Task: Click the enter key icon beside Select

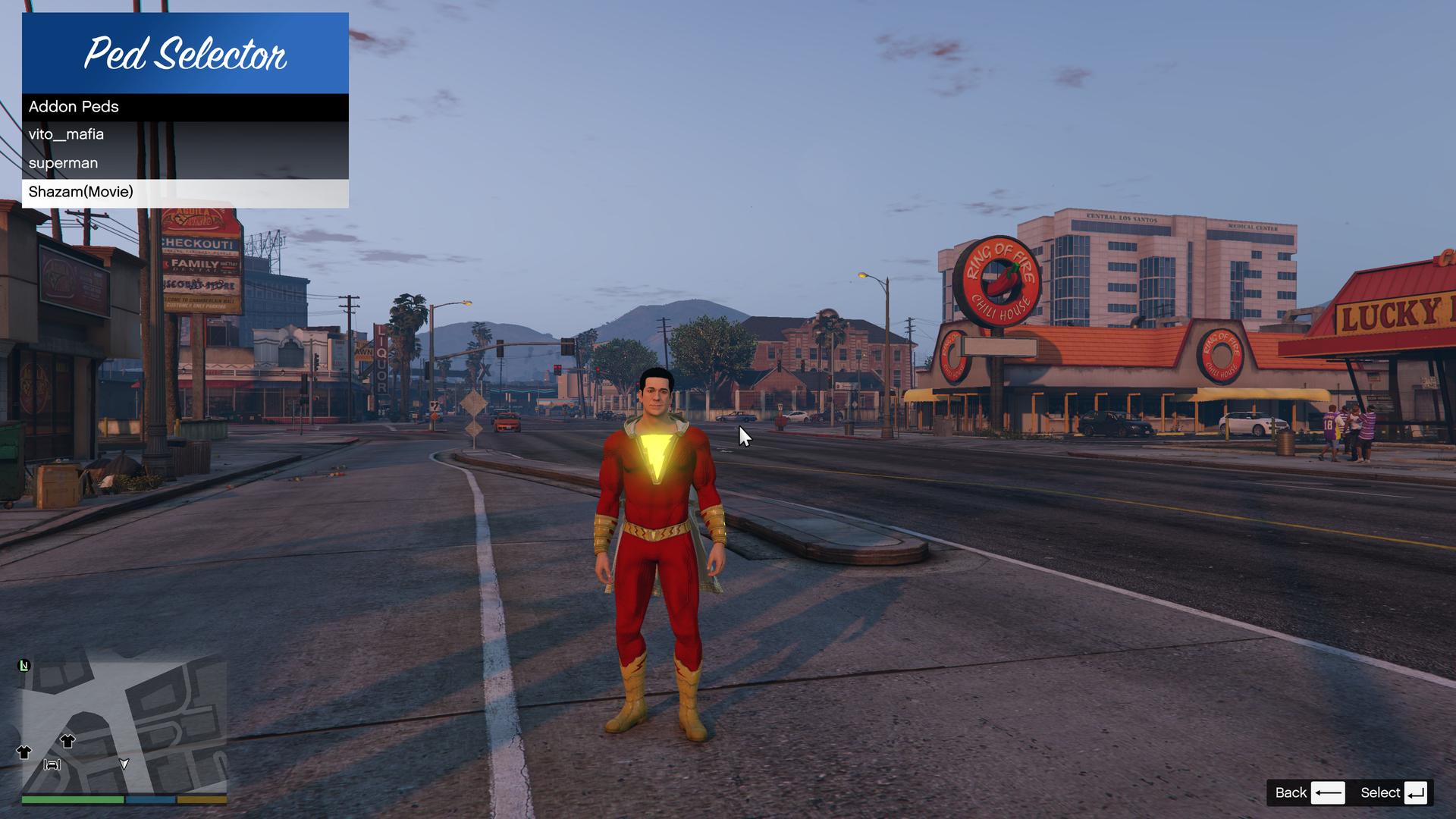Action: (x=1415, y=792)
